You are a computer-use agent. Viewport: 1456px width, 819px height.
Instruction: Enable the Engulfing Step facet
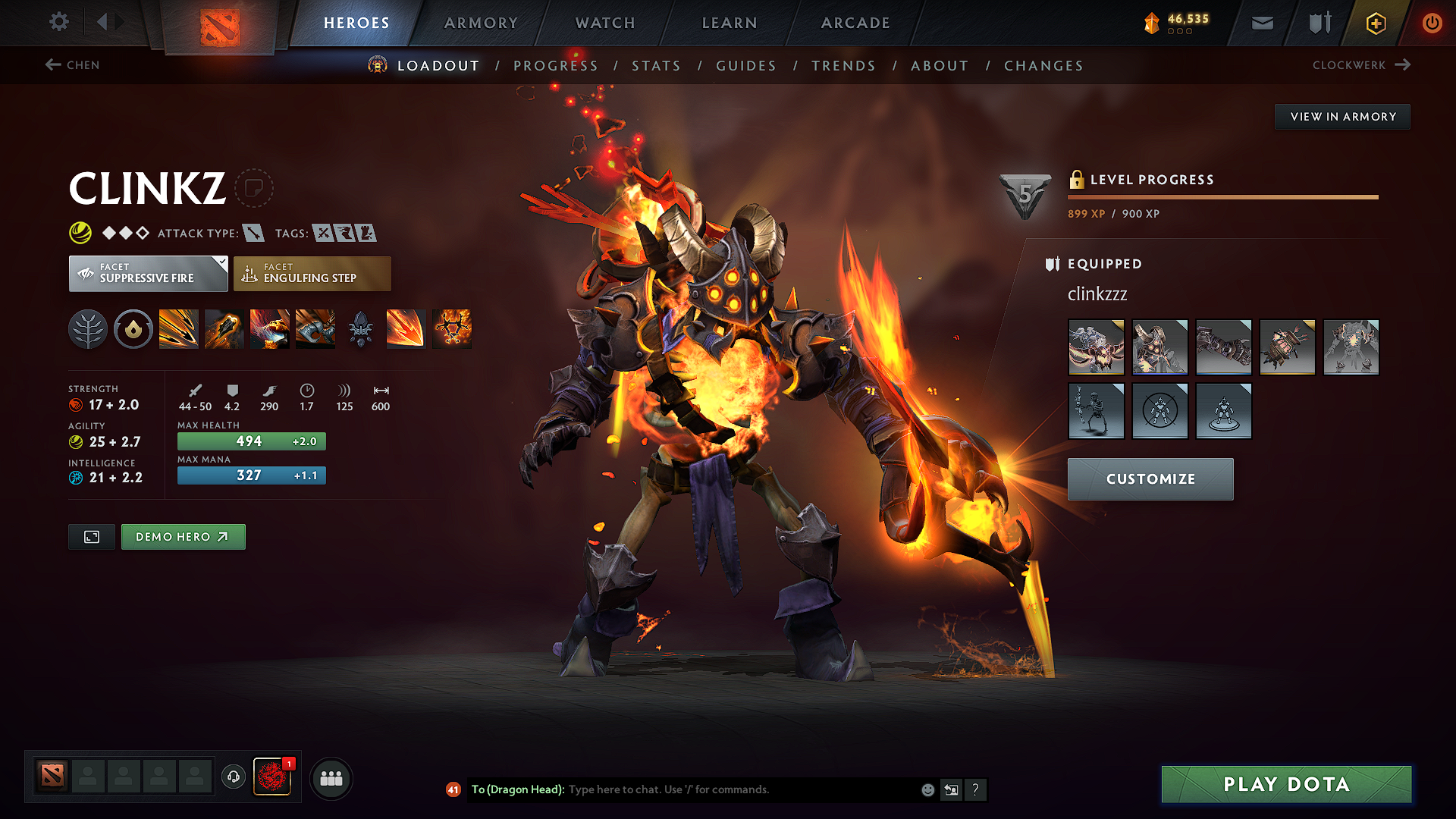pyautogui.click(x=312, y=273)
